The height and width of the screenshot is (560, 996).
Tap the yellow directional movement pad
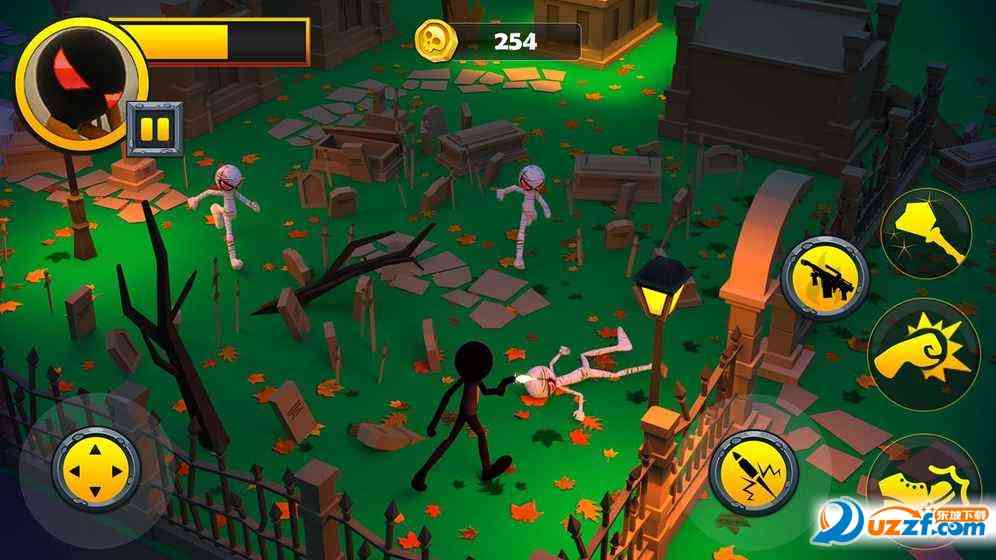pos(94,466)
